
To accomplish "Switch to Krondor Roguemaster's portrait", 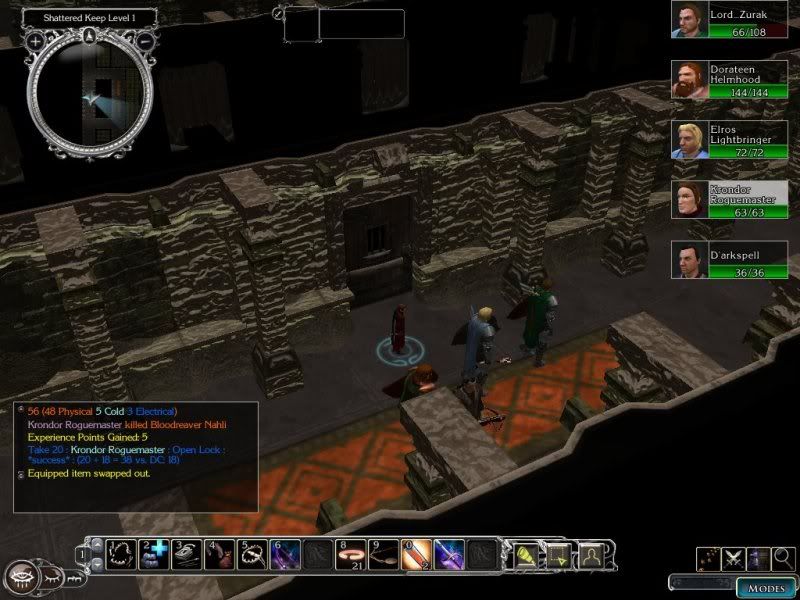I will tap(687, 201).
